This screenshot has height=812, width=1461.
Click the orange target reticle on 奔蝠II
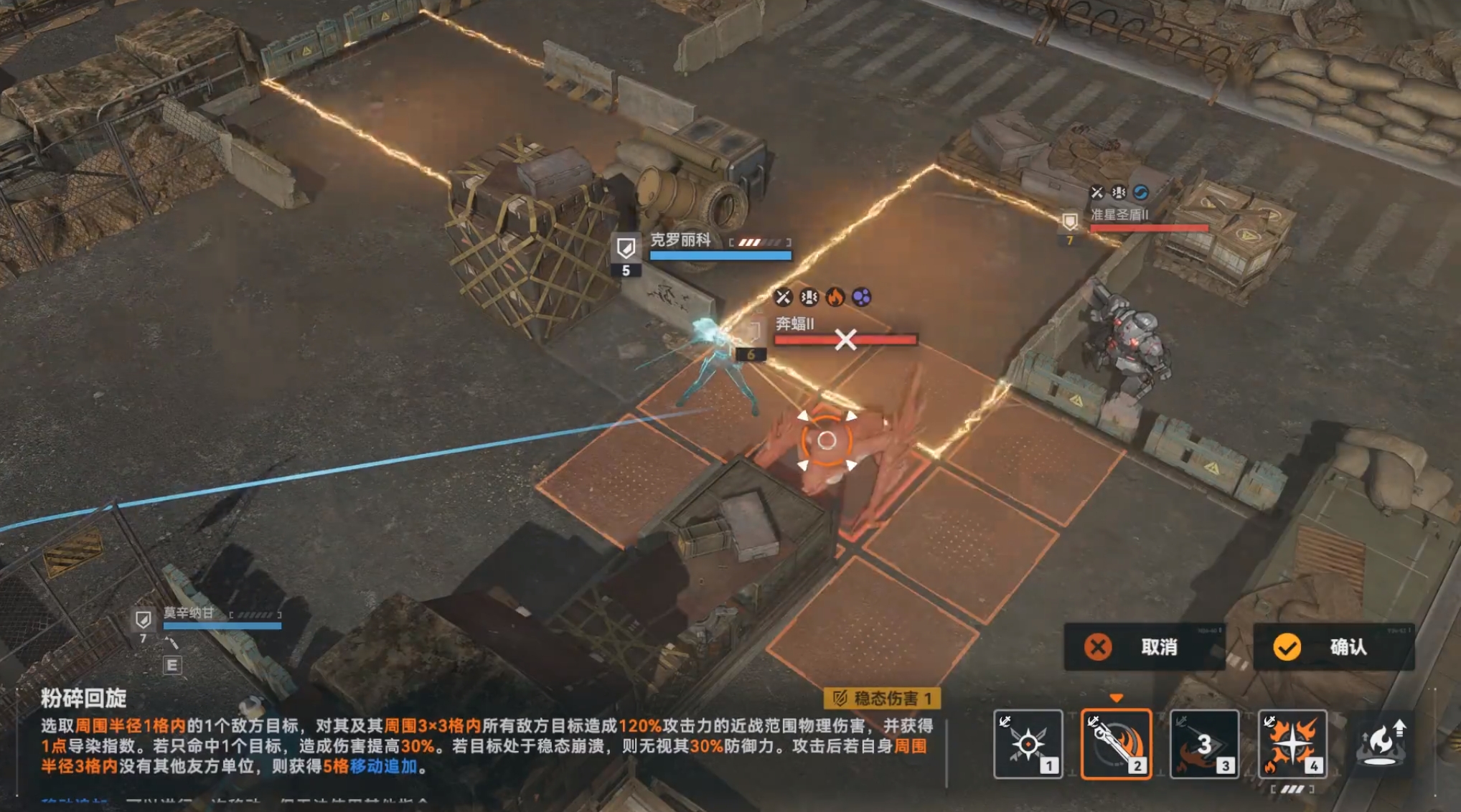click(x=827, y=440)
